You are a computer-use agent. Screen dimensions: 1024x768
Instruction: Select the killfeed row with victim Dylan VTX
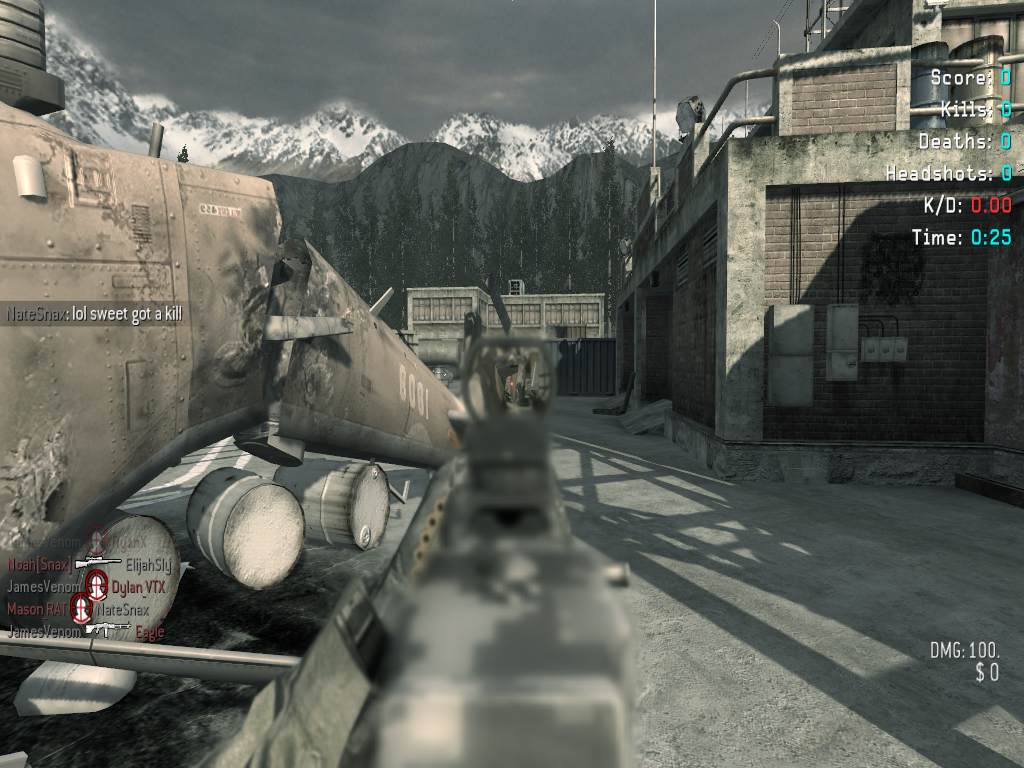click(x=87, y=587)
